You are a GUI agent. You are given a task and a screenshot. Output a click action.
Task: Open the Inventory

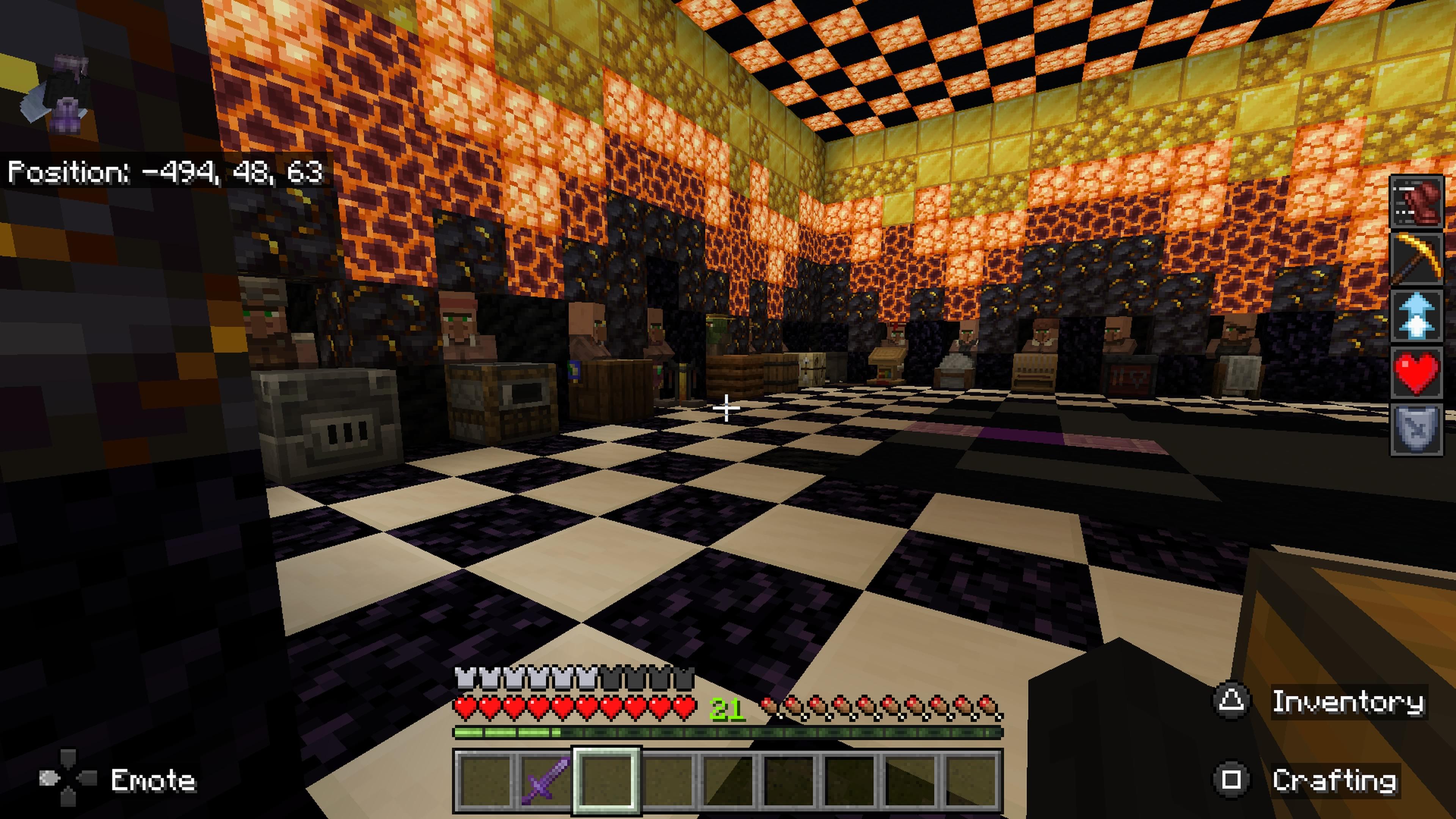point(1351,703)
